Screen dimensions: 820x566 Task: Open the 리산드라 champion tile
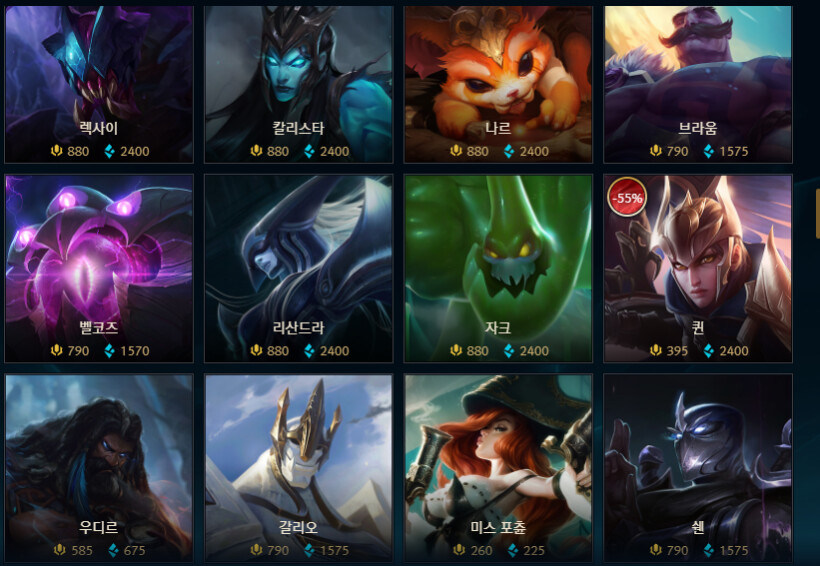pos(298,268)
